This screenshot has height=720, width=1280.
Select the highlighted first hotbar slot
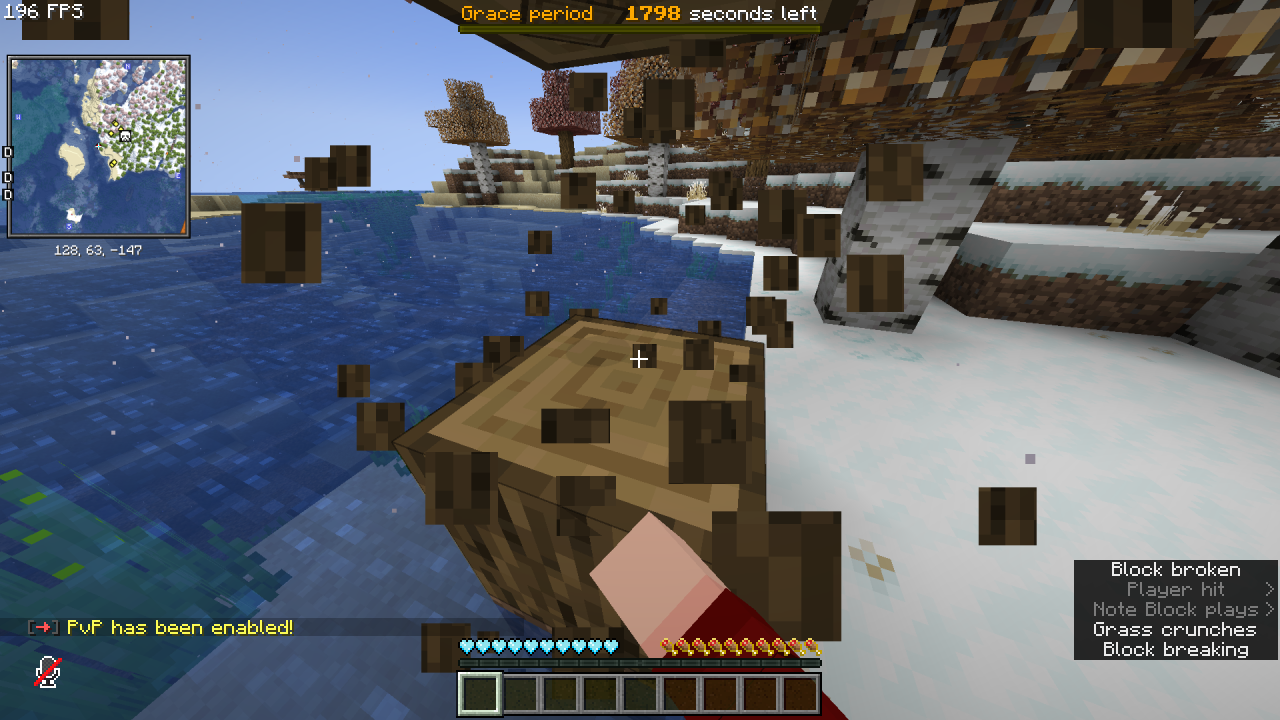[479, 694]
